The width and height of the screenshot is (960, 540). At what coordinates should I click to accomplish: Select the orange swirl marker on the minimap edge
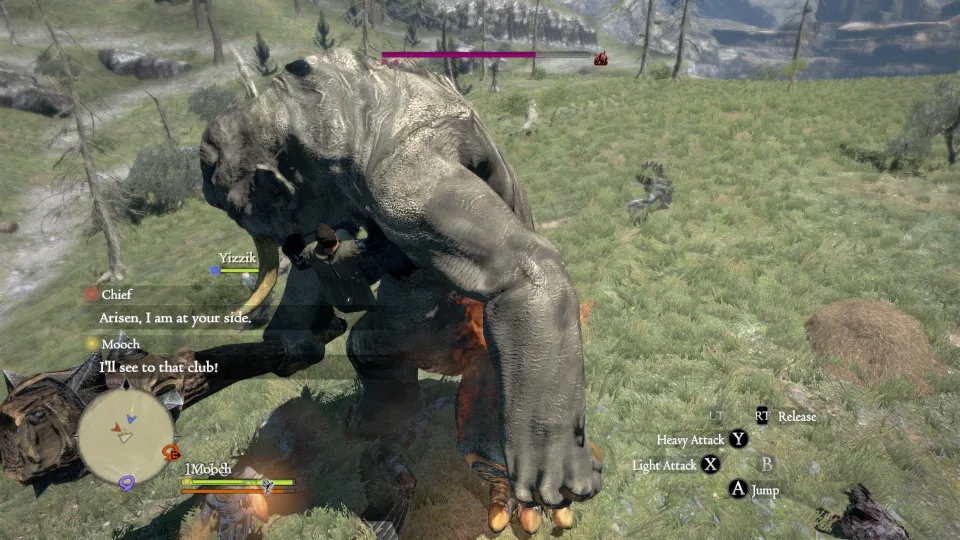(x=171, y=452)
